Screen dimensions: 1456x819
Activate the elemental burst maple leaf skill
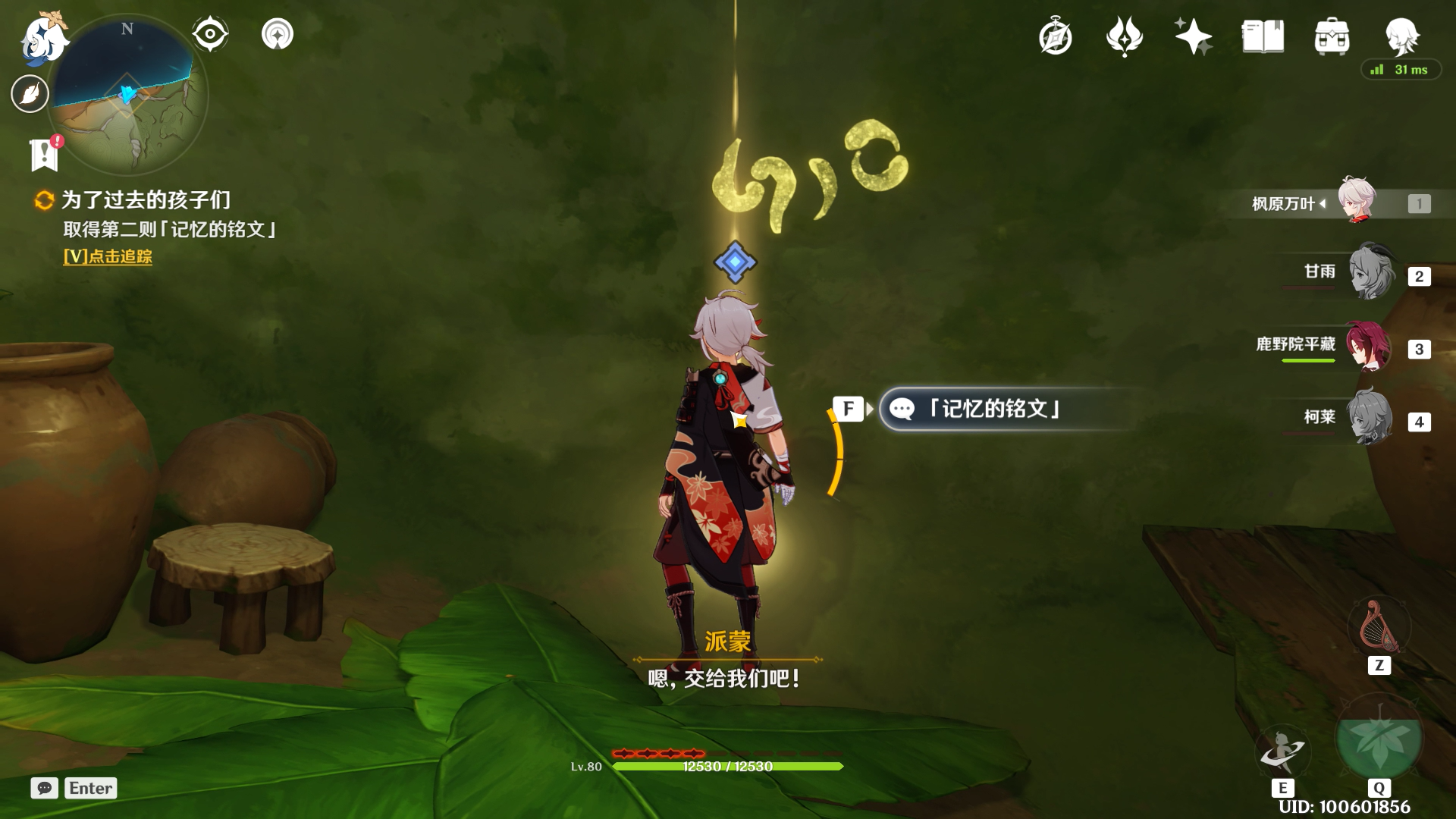pos(1379,738)
